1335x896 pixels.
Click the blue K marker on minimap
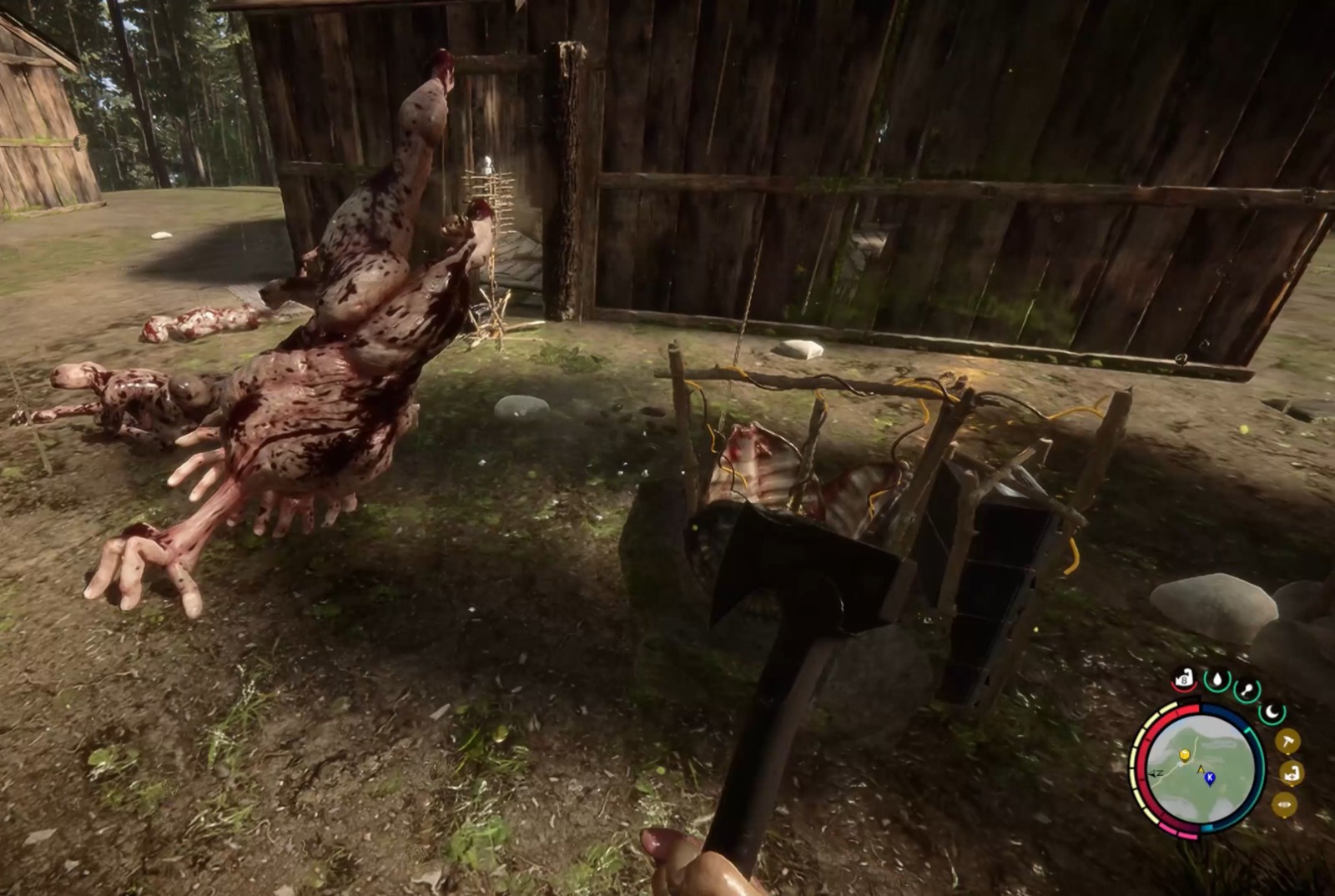tap(1210, 778)
